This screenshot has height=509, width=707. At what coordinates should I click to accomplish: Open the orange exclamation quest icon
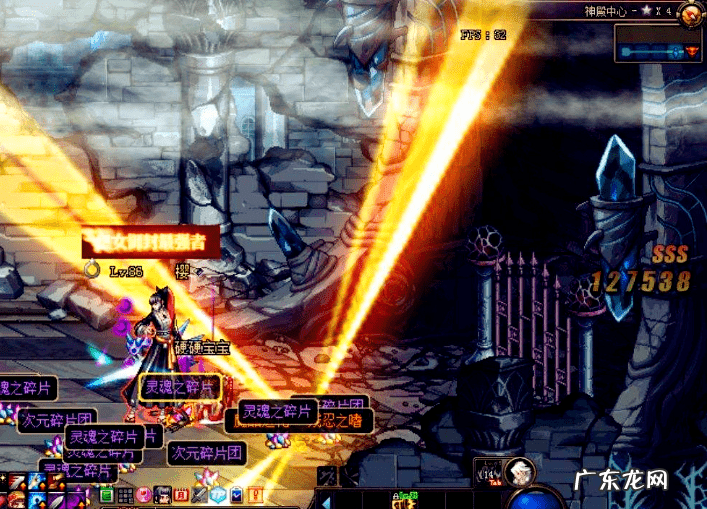click(x=255, y=495)
